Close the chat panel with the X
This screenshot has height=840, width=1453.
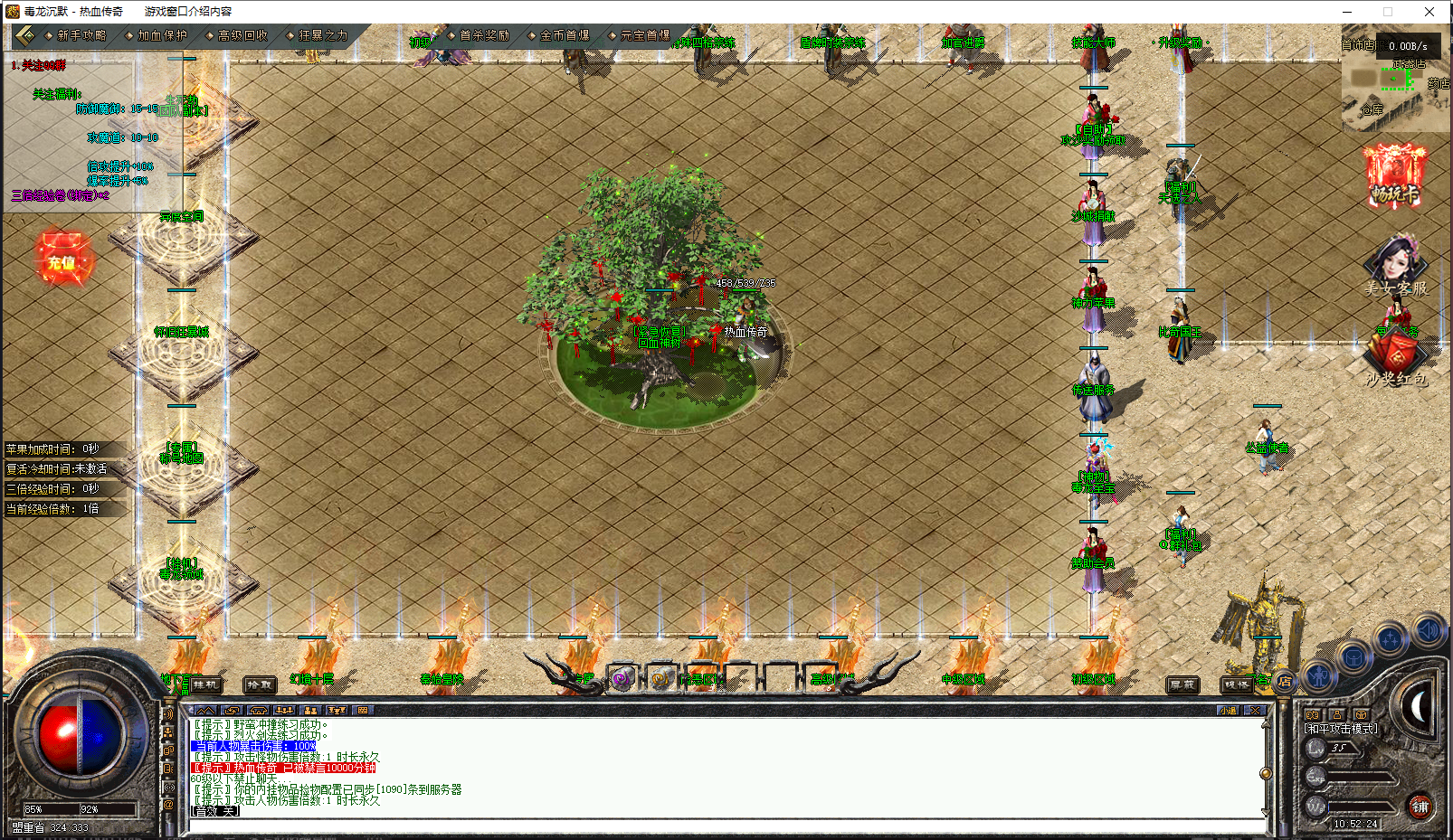pyautogui.click(x=1254, y=711)
